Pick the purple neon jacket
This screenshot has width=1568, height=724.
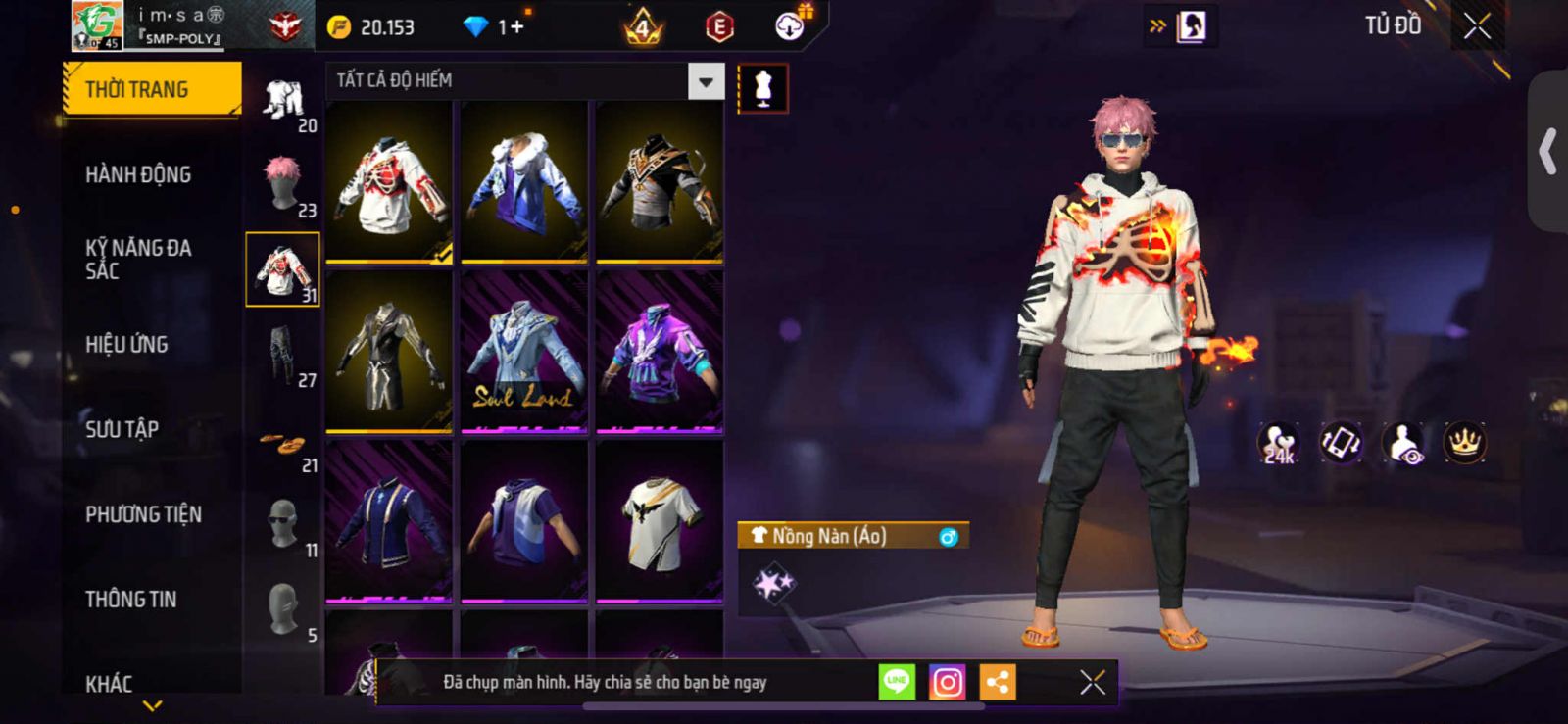[660, 353]
